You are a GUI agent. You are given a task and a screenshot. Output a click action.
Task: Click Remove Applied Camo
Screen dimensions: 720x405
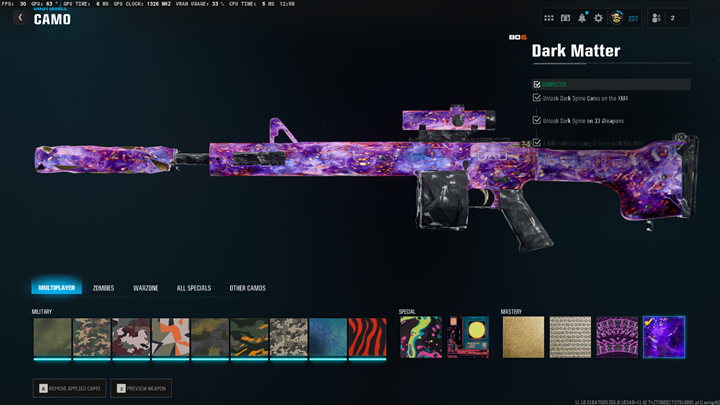click(x=69, y=387)
